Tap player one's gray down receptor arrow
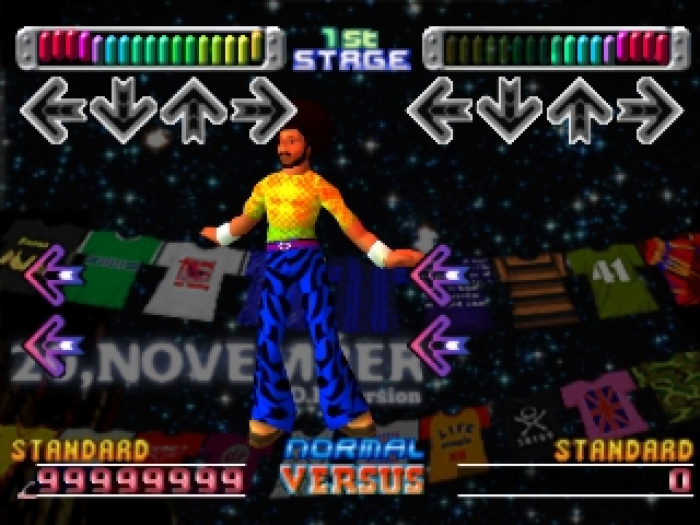This screenshot has width=700, height=525. [x=123, y=110]
